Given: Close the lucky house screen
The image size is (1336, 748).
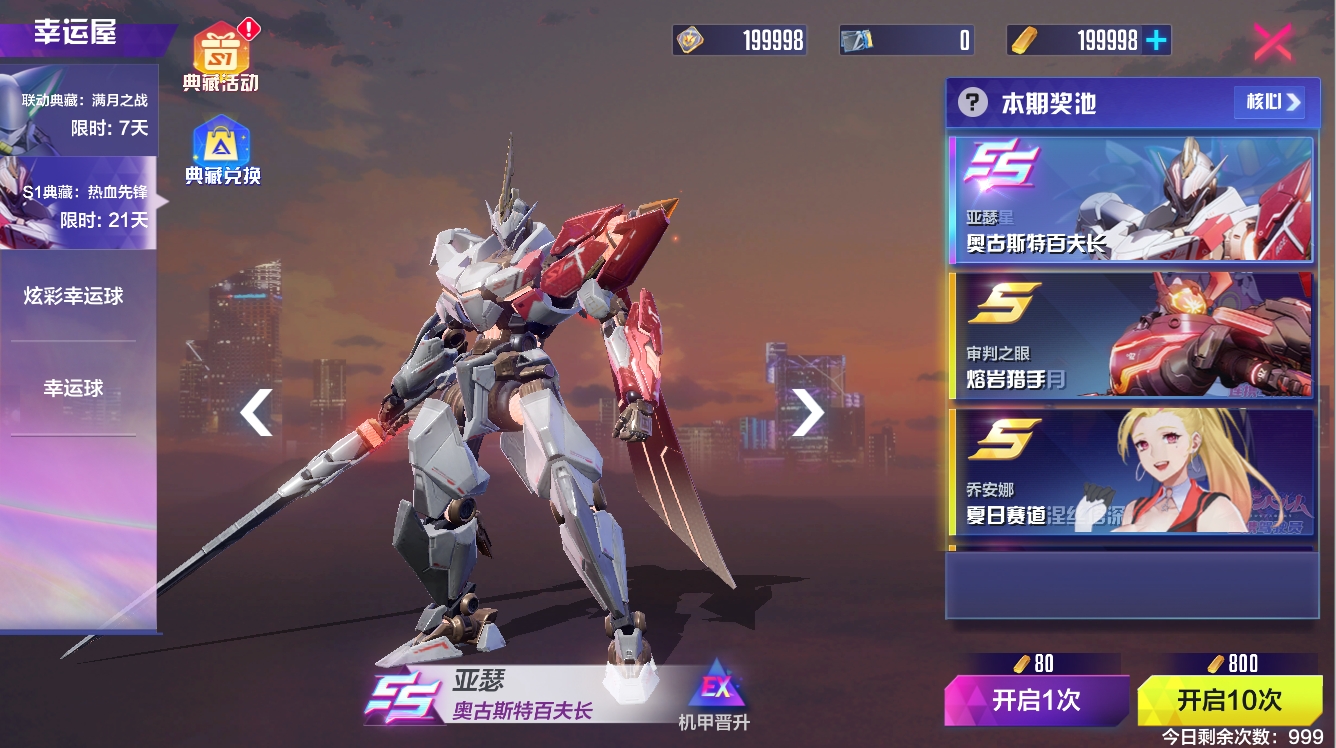Looking at the screenshot, I should click(x=1272, y=42).
